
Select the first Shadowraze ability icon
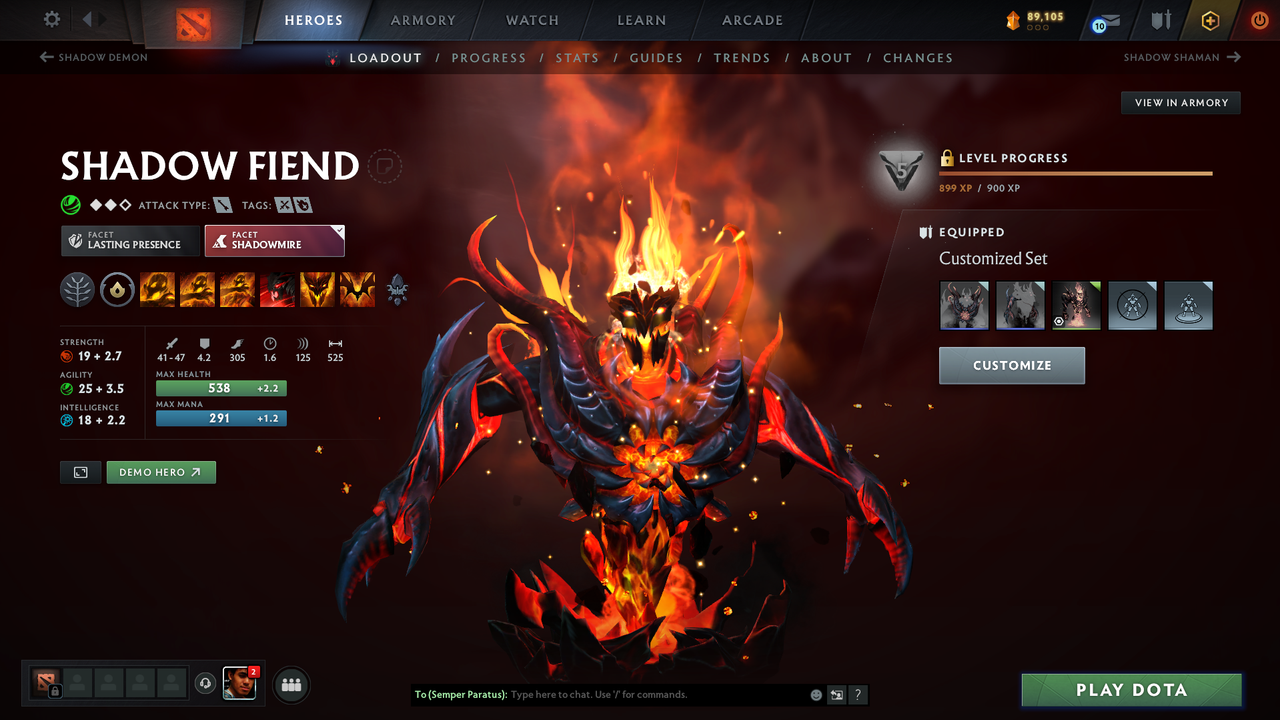pyautogui.click(x=157, y=289)
